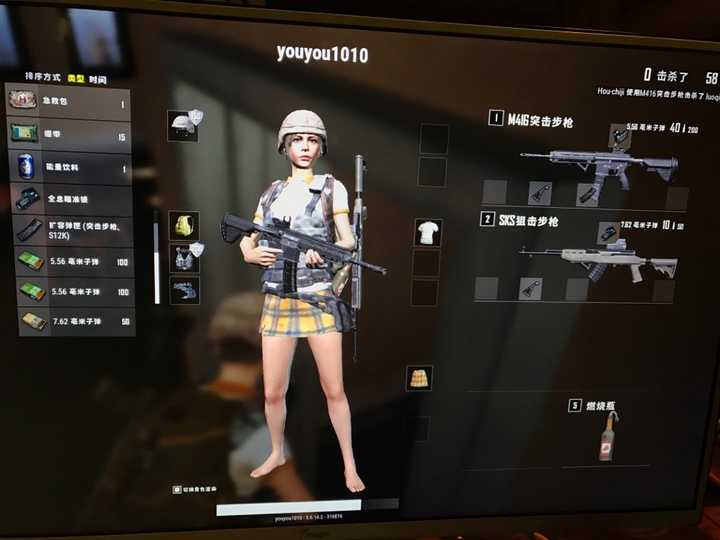720x540 pixels.
Task: Select the first aid kit (急救包) row
Action: [68, 101]
